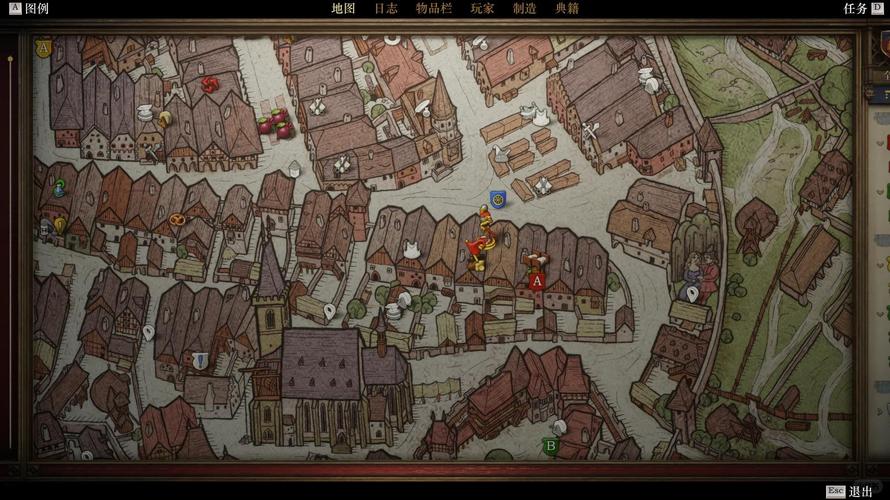
Task: Show the 图例 map legend
Action: pos(29,8)
